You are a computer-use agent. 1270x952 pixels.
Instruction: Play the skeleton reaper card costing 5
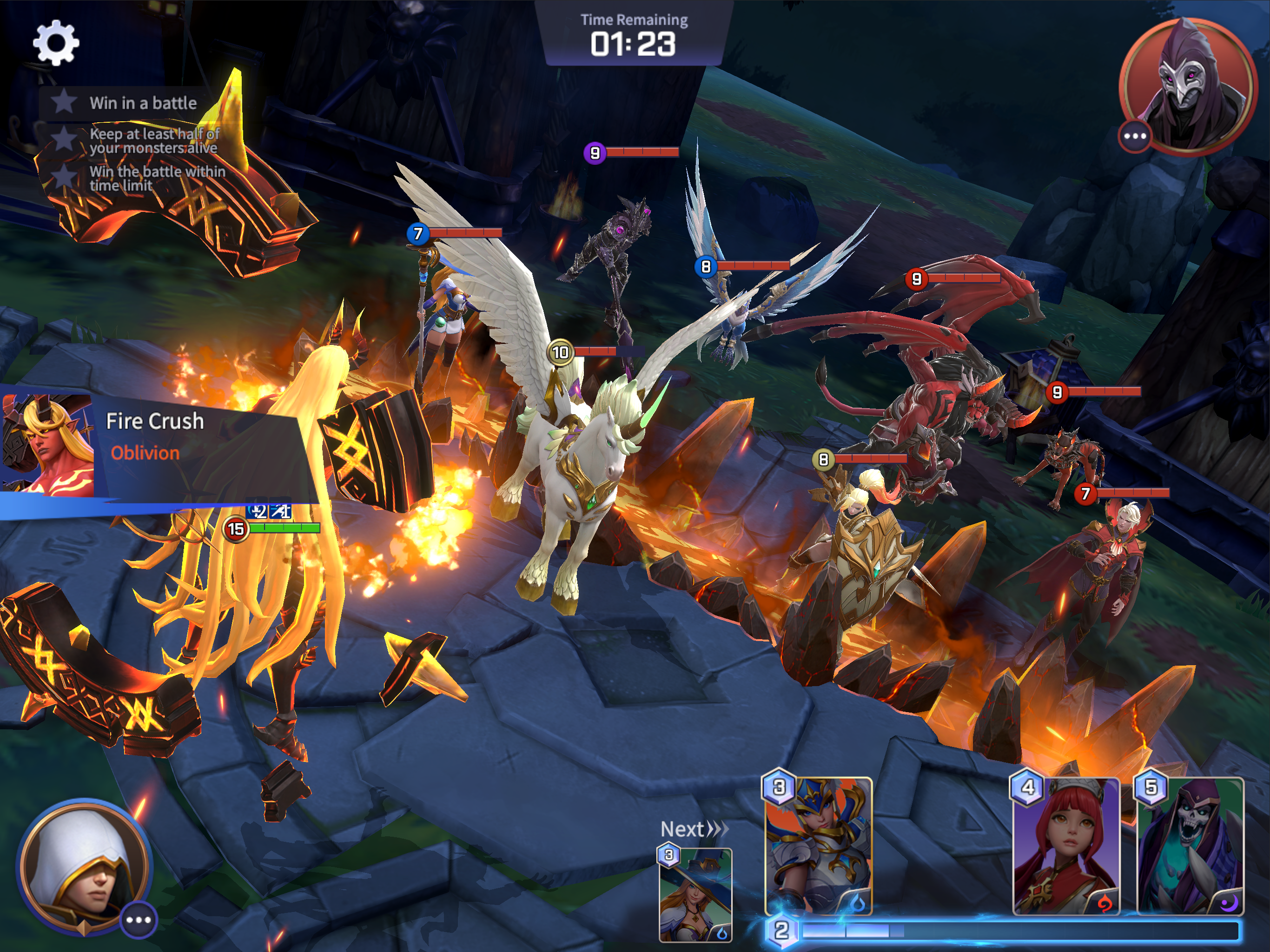pos(1190,846)
